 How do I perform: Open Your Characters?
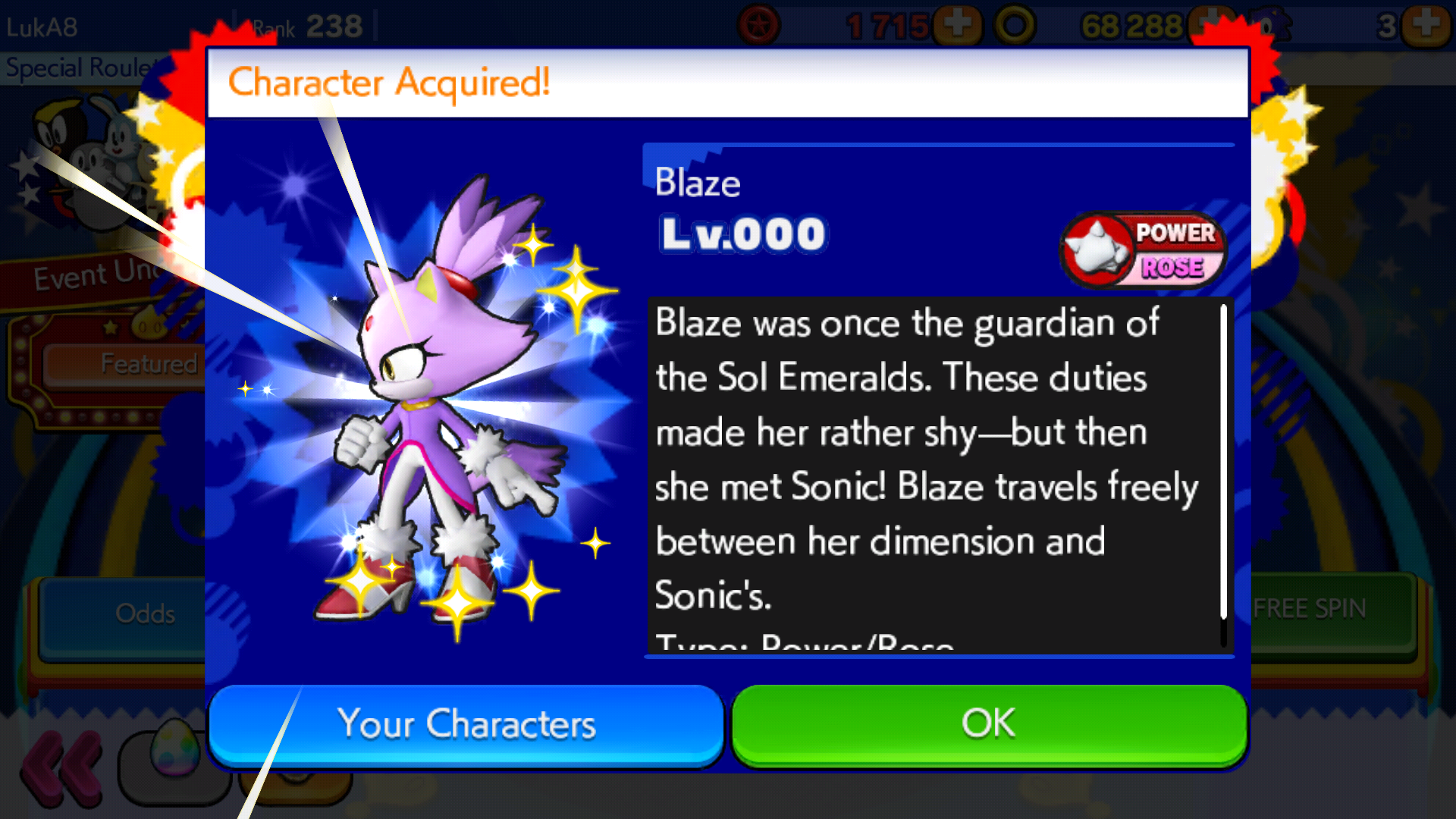point(466,724)
